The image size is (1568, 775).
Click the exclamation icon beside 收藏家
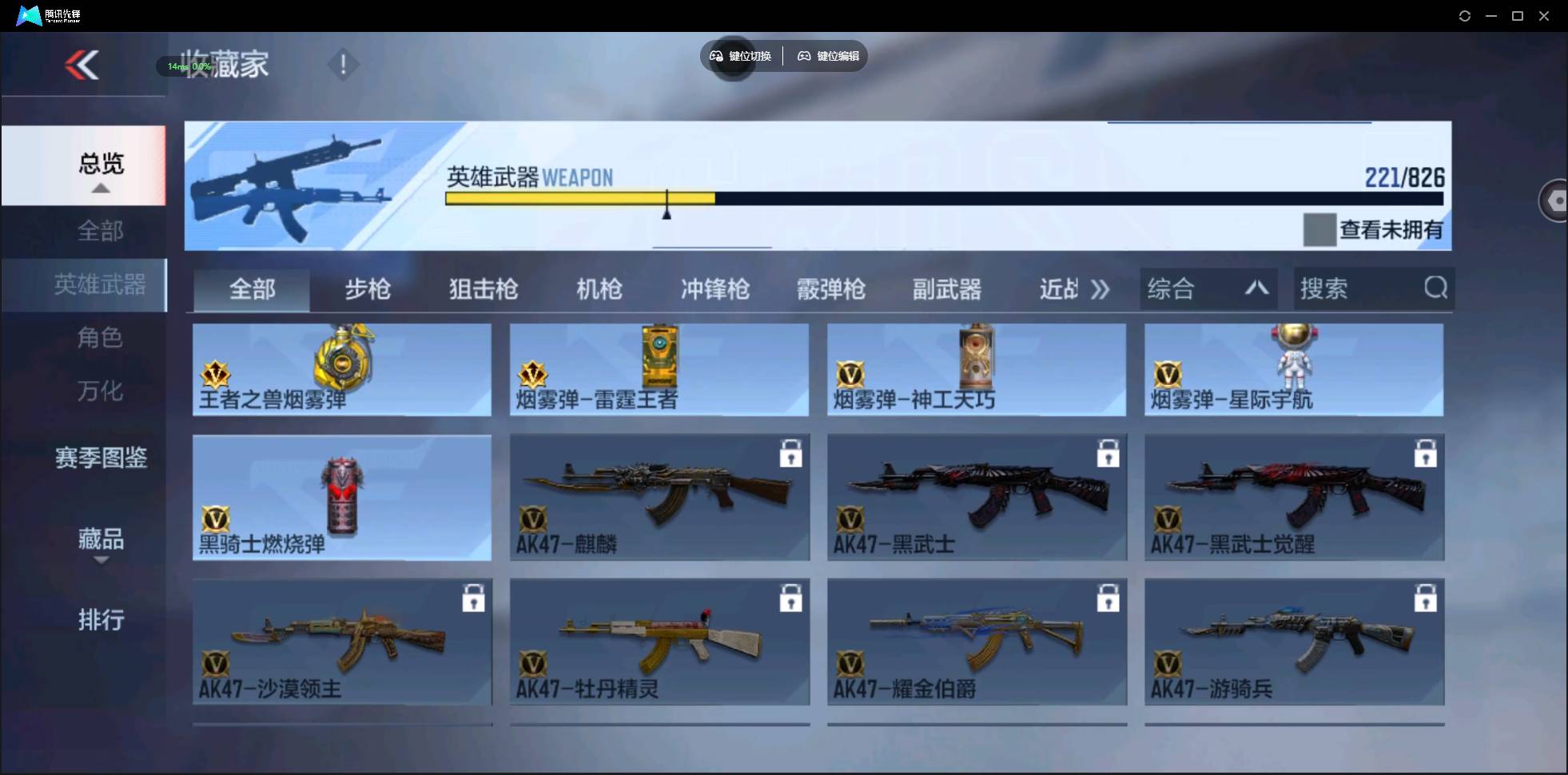click(x=343, y=64)
